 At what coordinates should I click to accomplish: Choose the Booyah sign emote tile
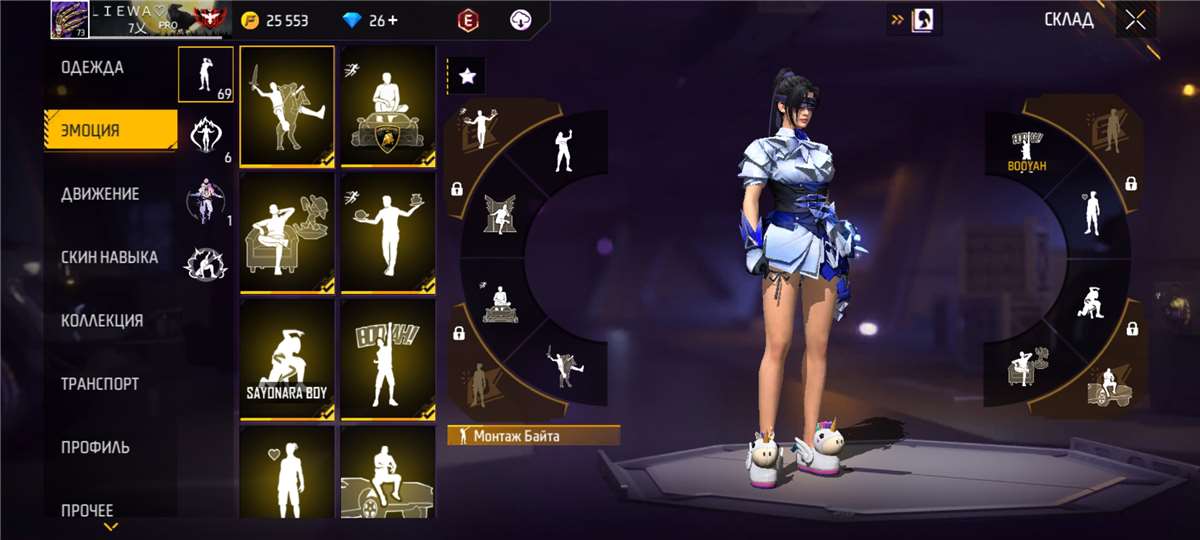tap(388, 360)
